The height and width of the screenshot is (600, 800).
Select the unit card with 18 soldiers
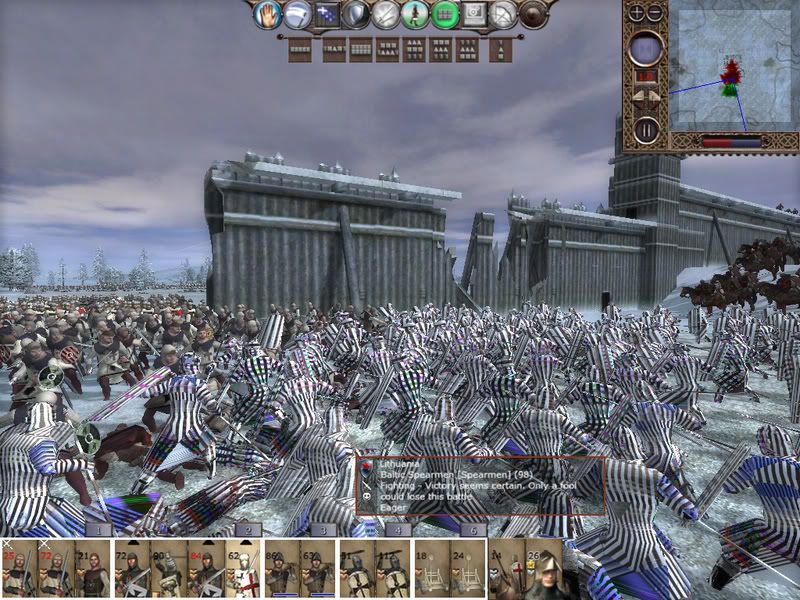429,572
